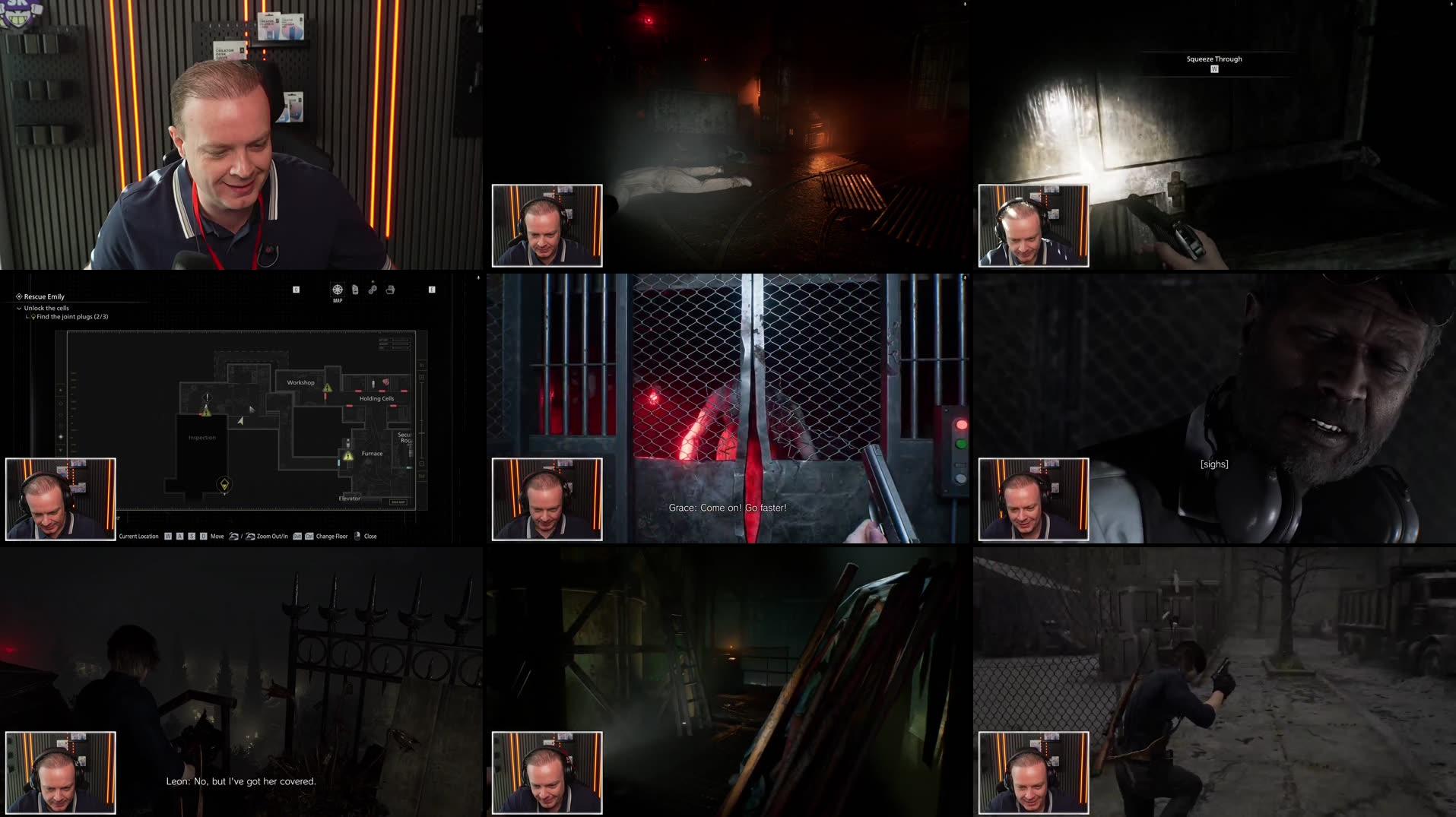This screenshot has width=1456, height=817.
Task: Select the warning triangle near Workshop
Action: (x=327, y=387)
